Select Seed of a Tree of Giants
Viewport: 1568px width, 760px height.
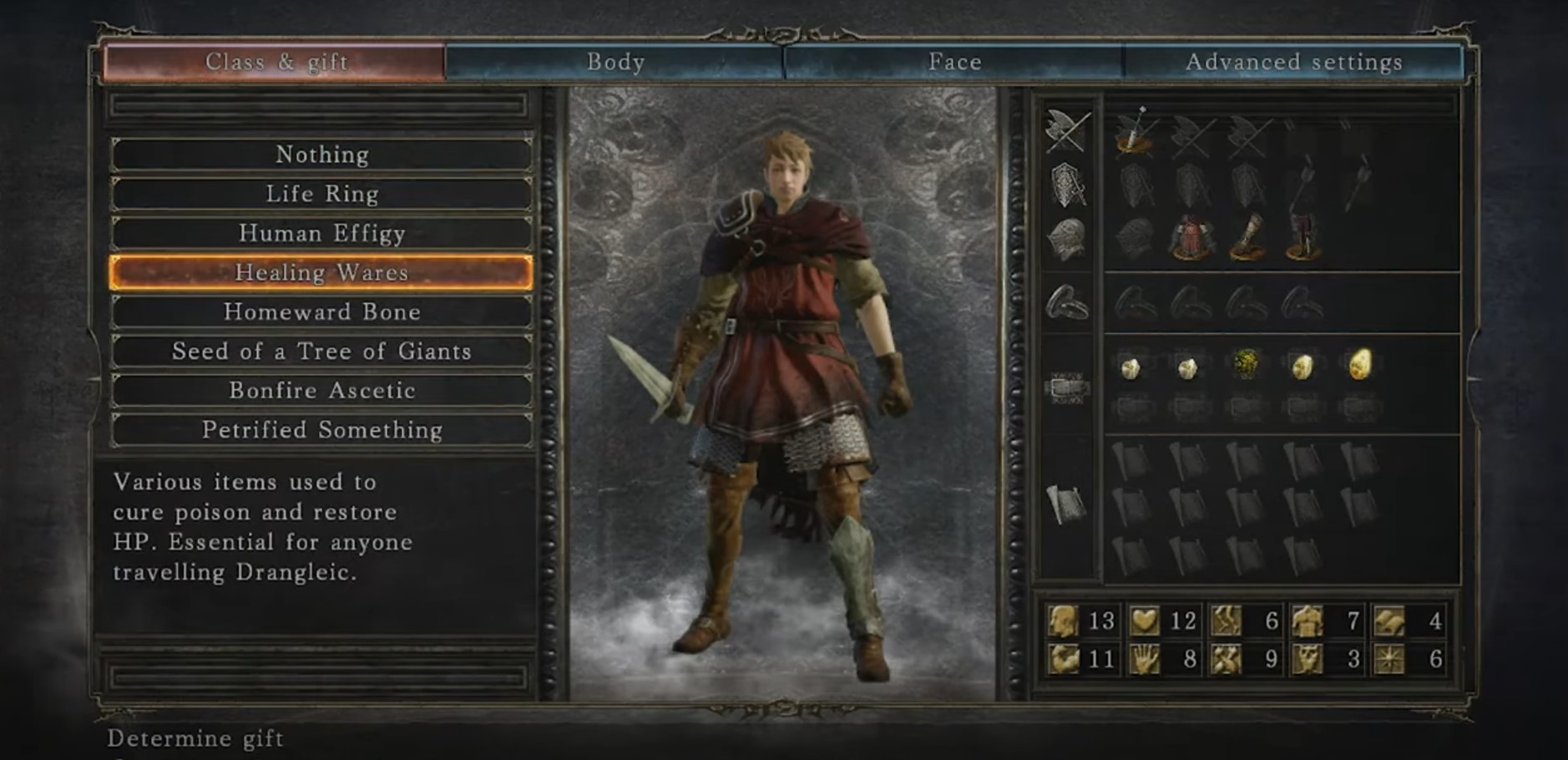coord(321,351)
